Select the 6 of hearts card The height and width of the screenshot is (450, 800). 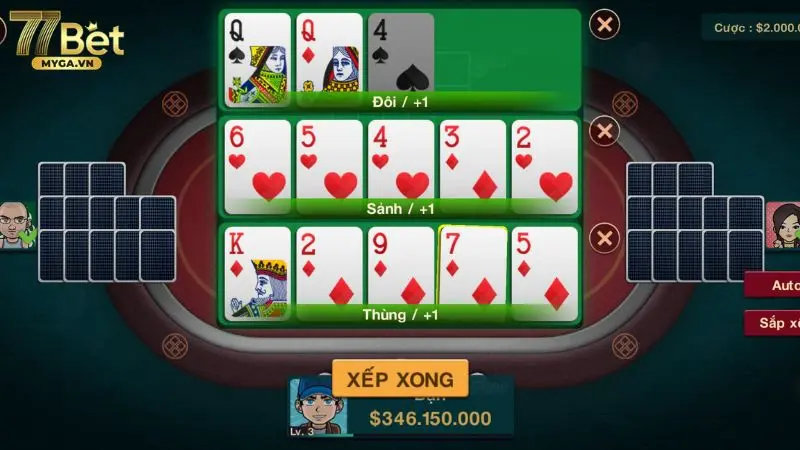pyautogui.click(x=257, y=164)
